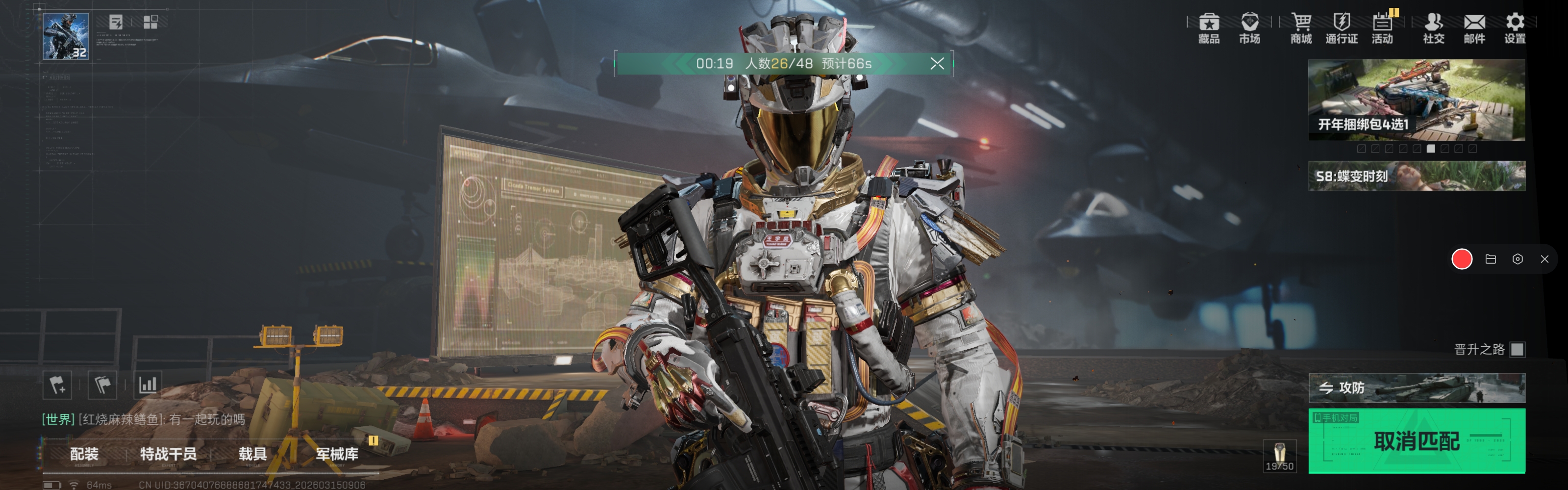Screen dimensions: 1568x490
Task: Open the 藏品 collection menu
Action: (1208, 28)
